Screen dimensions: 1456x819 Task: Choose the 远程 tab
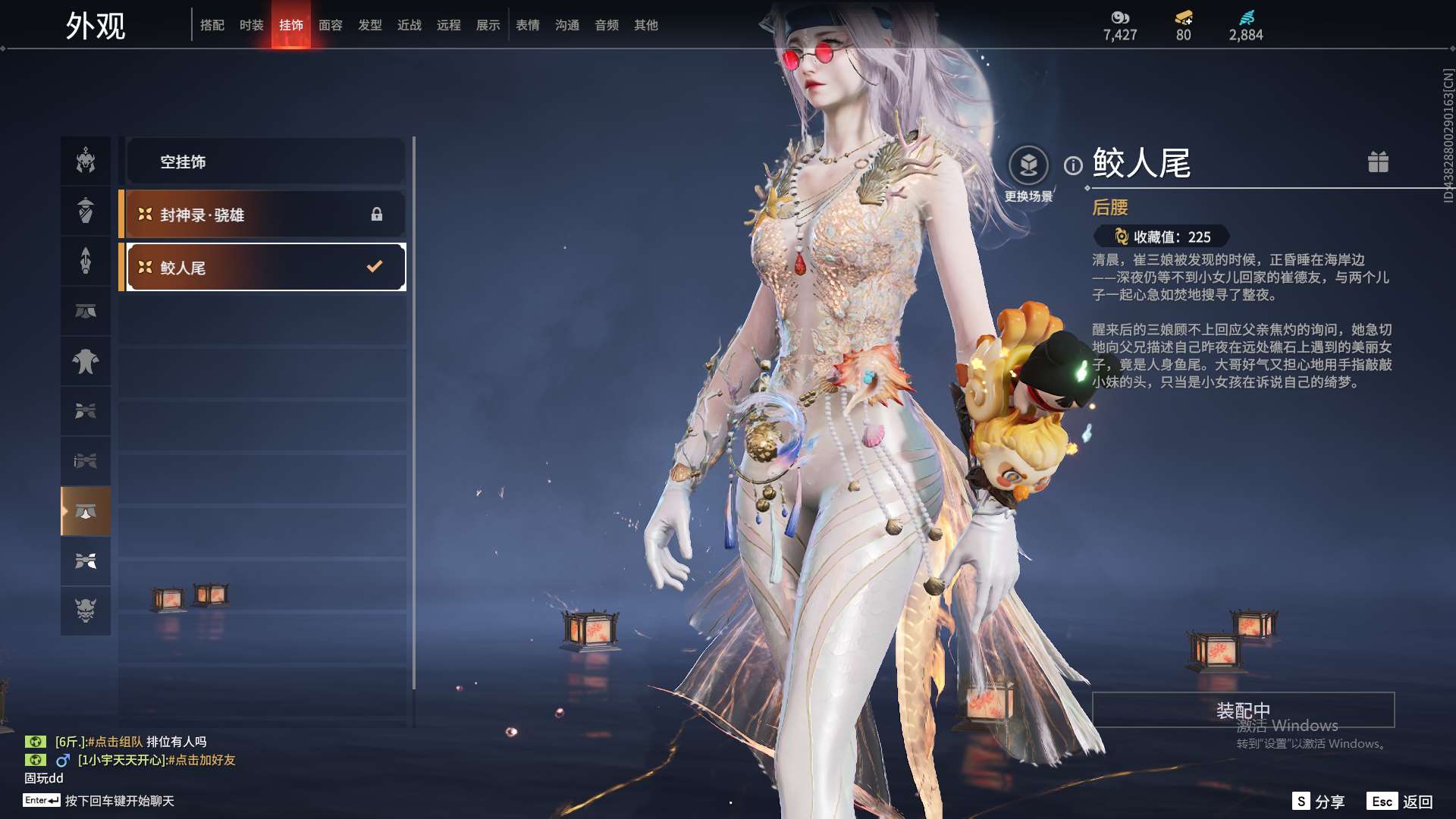tap(449, 25)
